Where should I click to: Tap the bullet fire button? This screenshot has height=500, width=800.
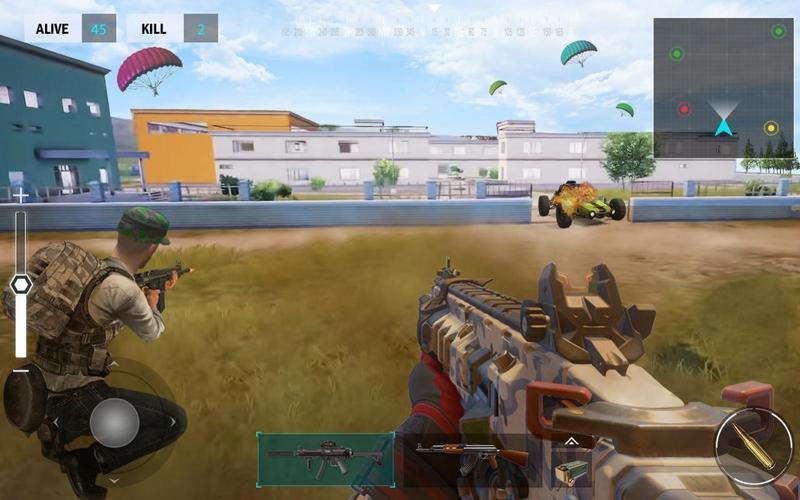[753, 446]
